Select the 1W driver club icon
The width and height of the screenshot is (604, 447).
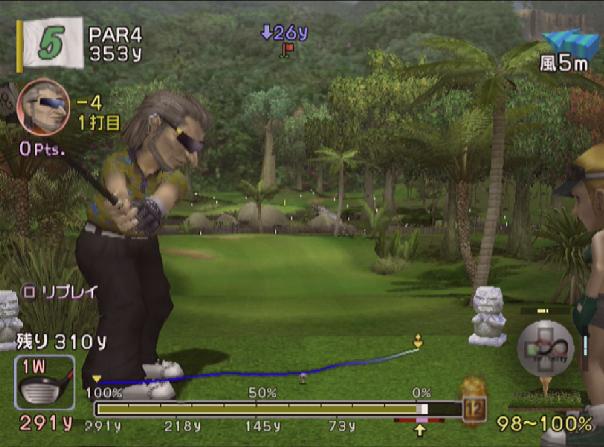[x=43, y=382]
